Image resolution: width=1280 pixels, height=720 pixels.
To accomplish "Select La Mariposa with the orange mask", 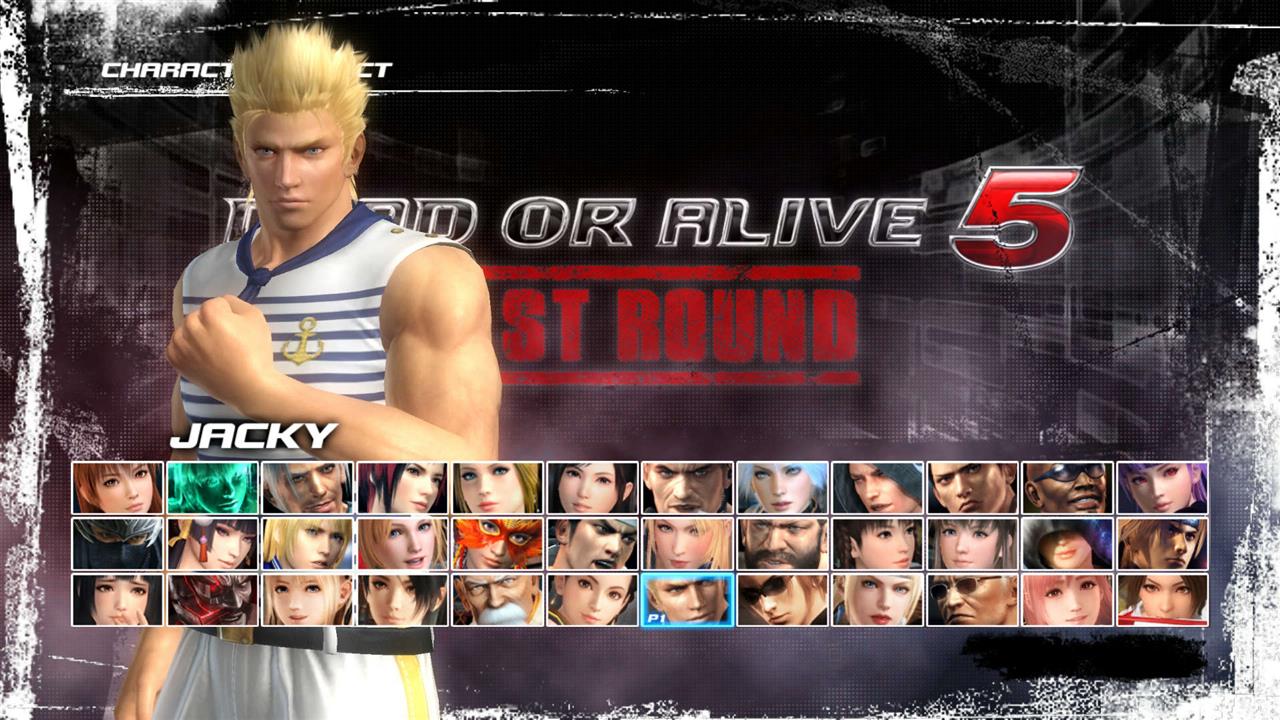I will [x=496, y=545].
